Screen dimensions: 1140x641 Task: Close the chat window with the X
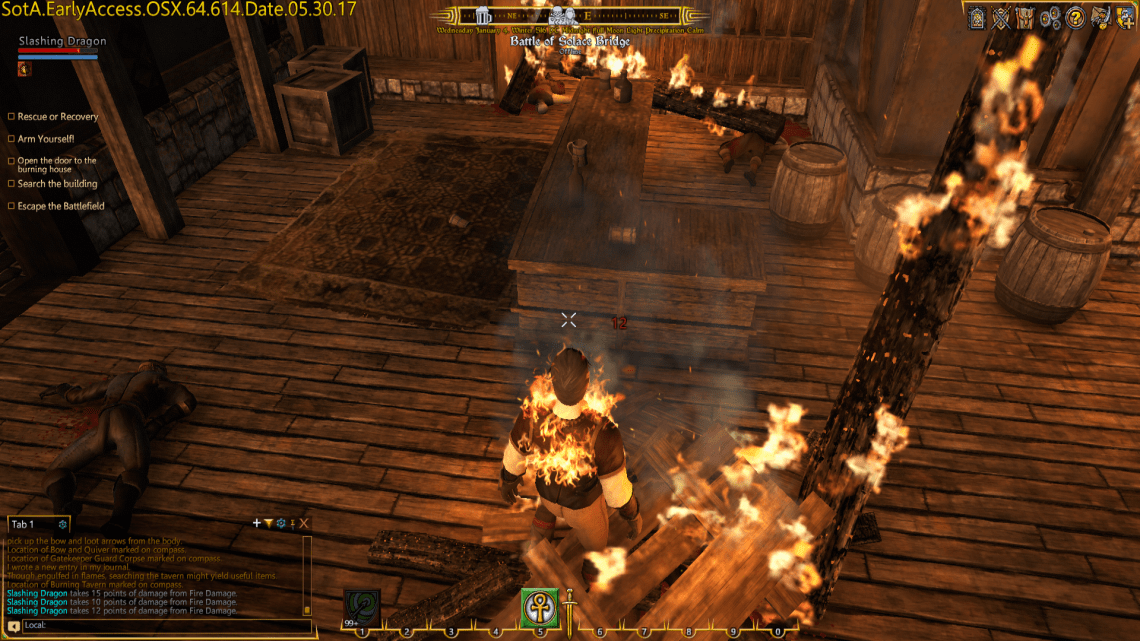click(x=304, y=523)
